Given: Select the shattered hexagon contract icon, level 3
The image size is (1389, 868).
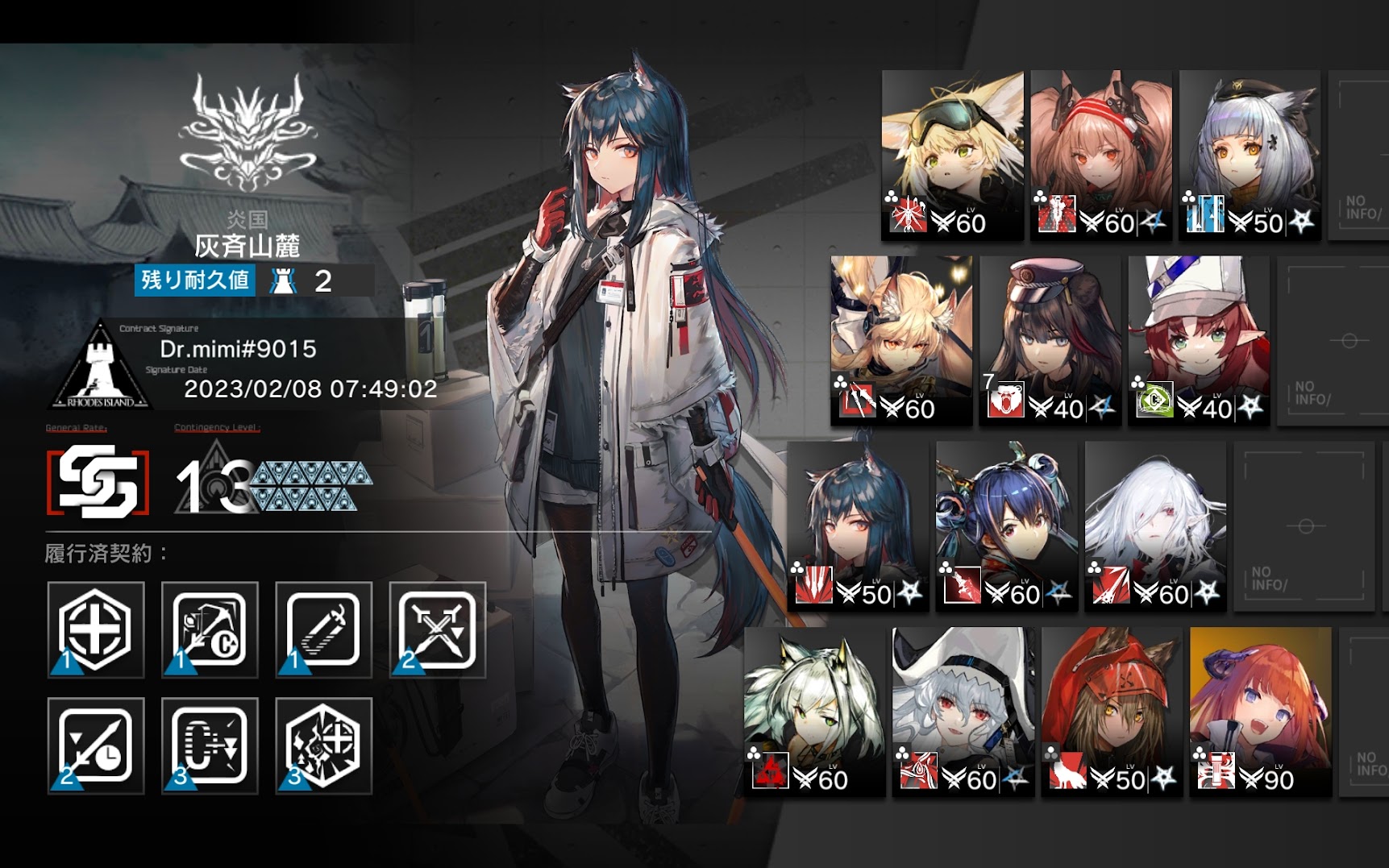Looking at the screenshot, I should click(x=323, y=745).
